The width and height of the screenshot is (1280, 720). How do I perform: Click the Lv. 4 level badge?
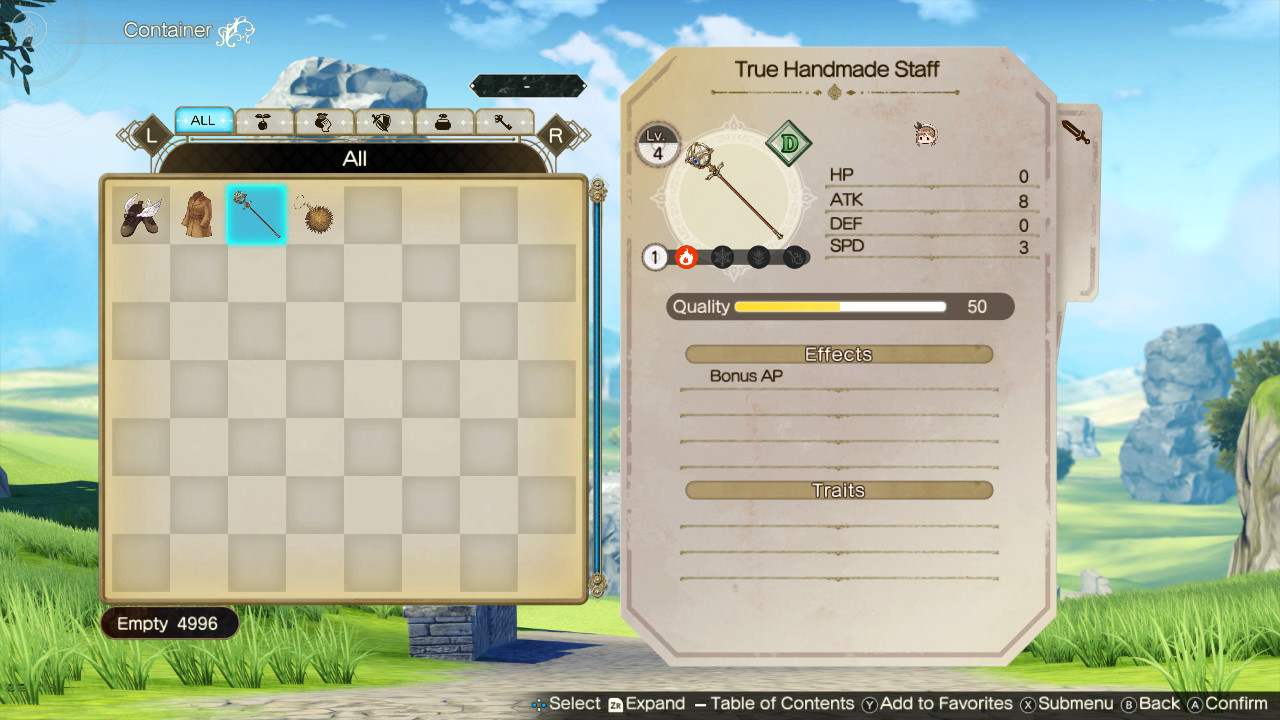(660, 145)
